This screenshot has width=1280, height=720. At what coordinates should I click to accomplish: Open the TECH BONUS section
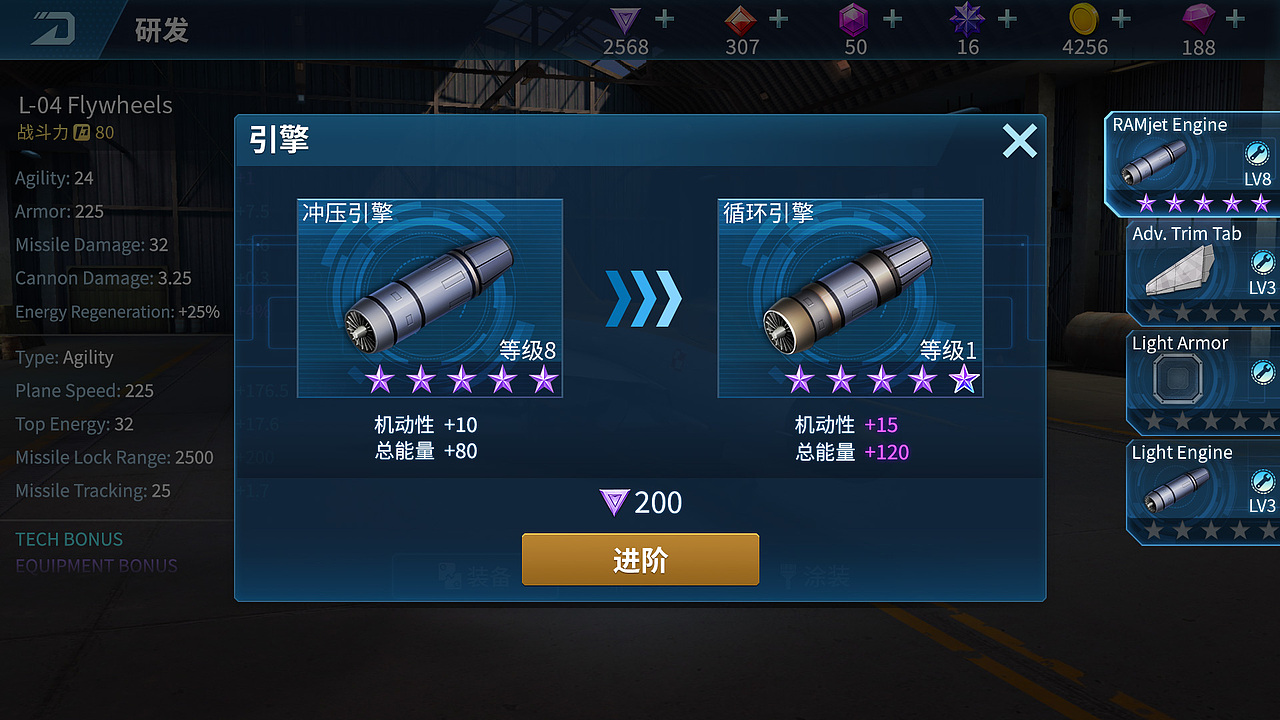[x=68, y=539]
